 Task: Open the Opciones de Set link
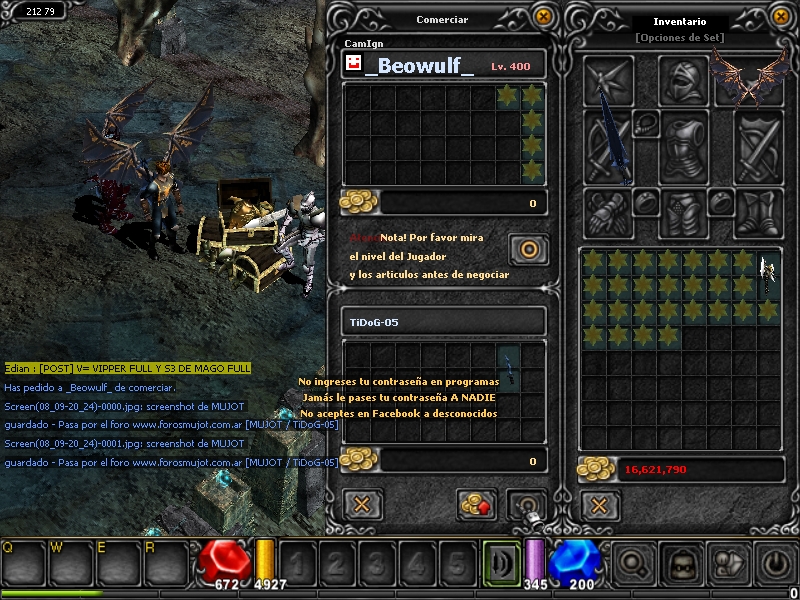[x=679, y=38]
